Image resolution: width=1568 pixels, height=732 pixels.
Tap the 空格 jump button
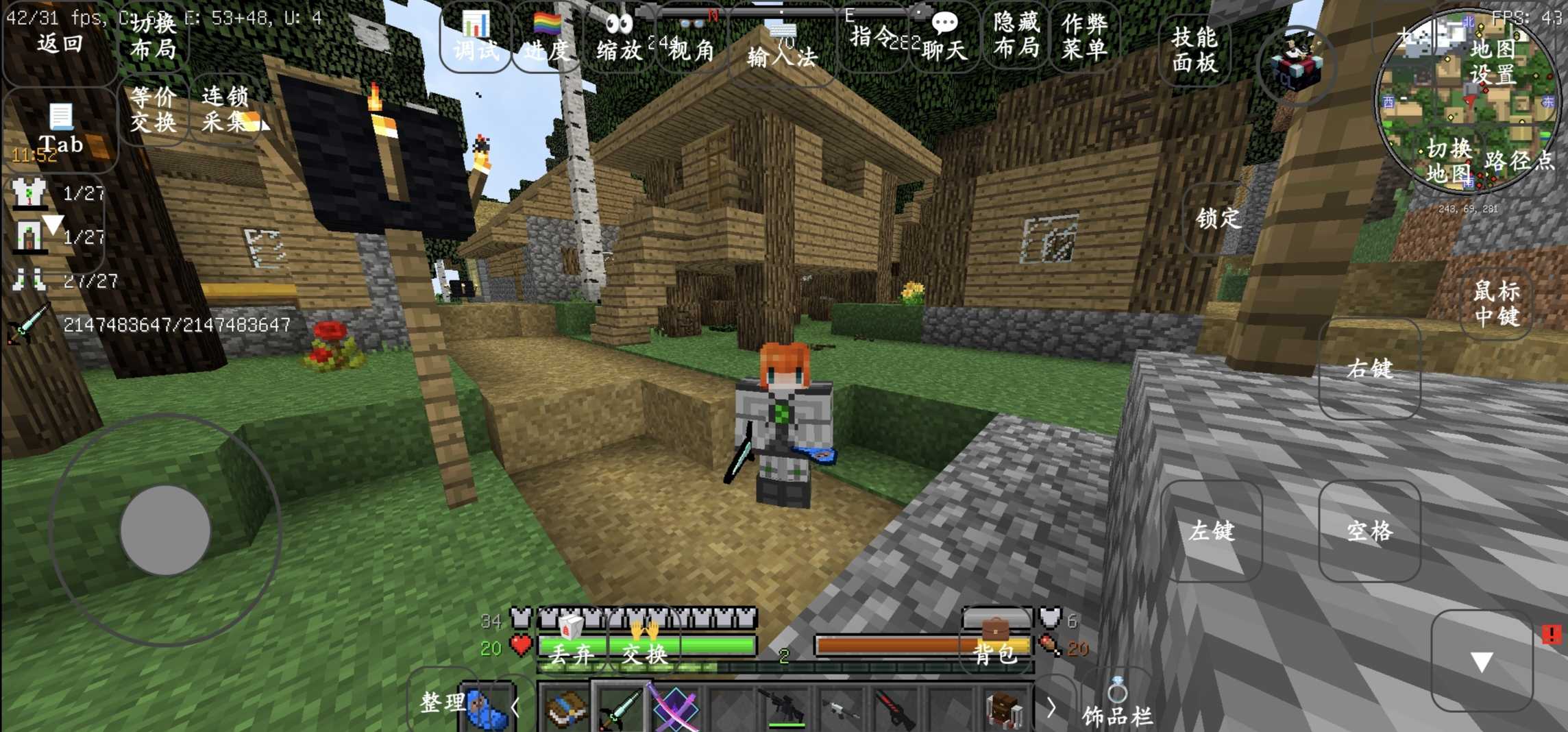[1369, 531]
